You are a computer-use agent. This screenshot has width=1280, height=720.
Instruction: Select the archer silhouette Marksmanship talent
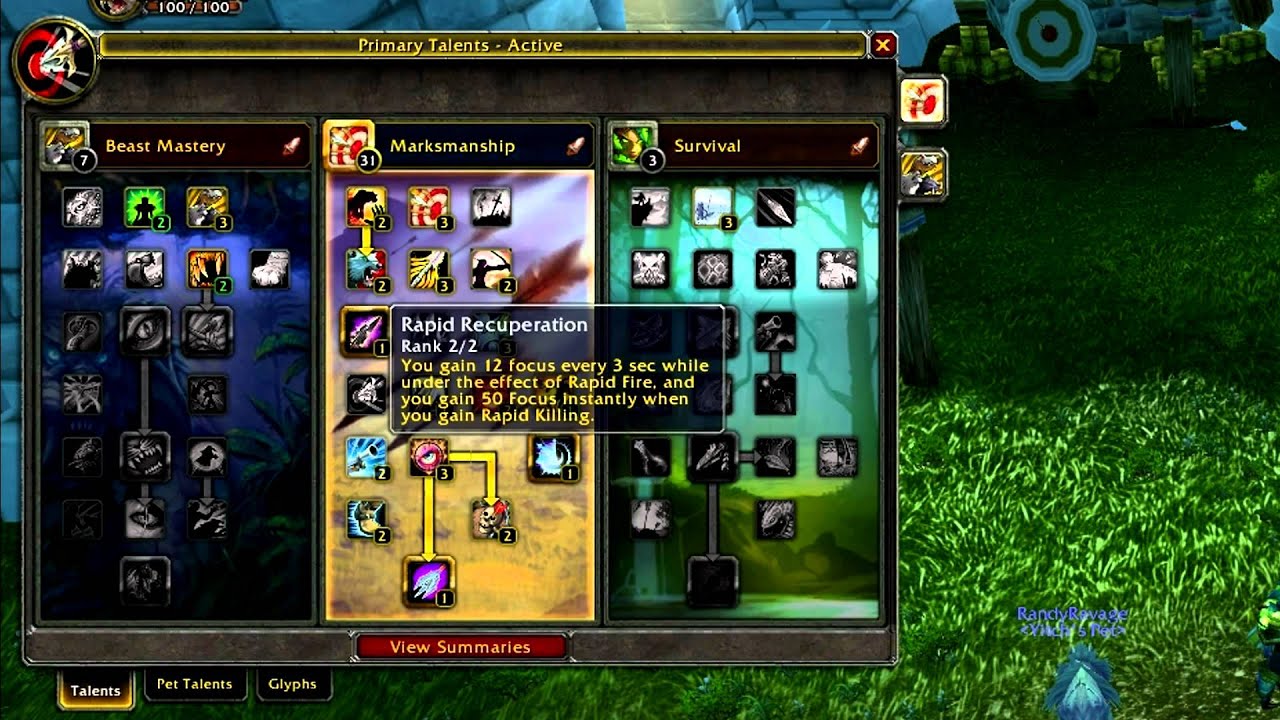[x=491, y=269]
